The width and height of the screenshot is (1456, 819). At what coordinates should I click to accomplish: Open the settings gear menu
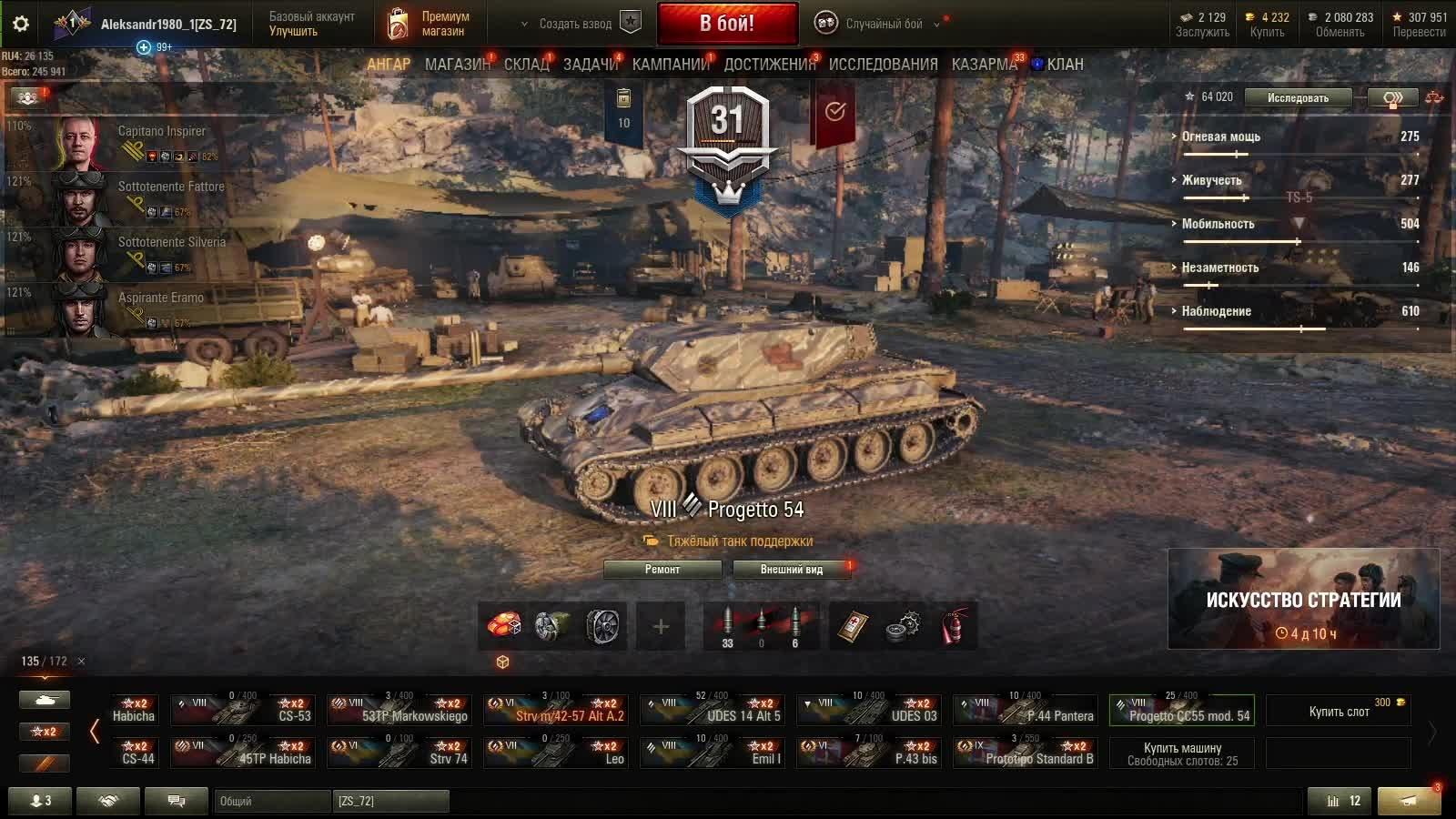[21, 24]
